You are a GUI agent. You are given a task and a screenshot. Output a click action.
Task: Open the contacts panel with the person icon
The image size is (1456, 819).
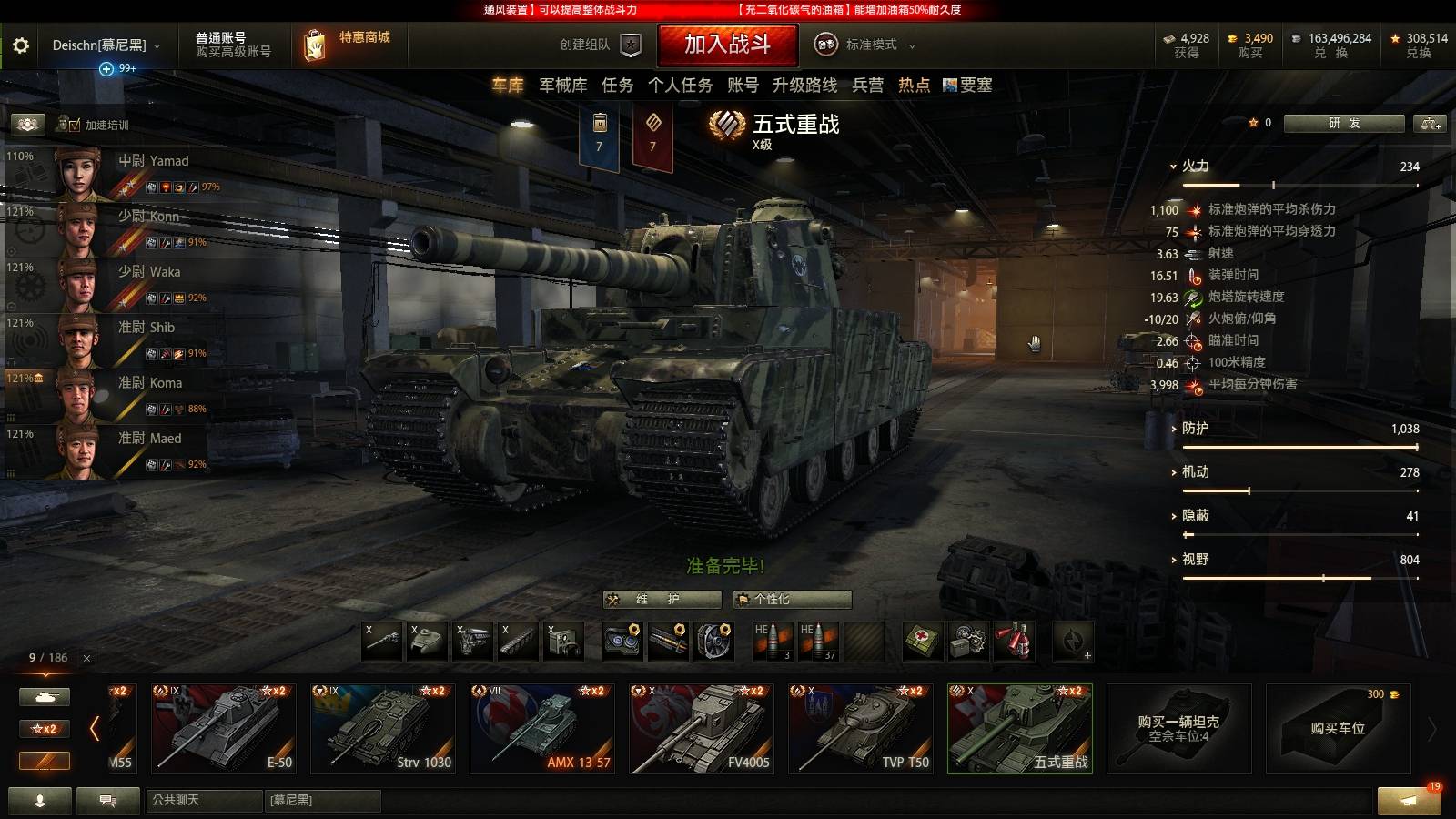point(38,803)
